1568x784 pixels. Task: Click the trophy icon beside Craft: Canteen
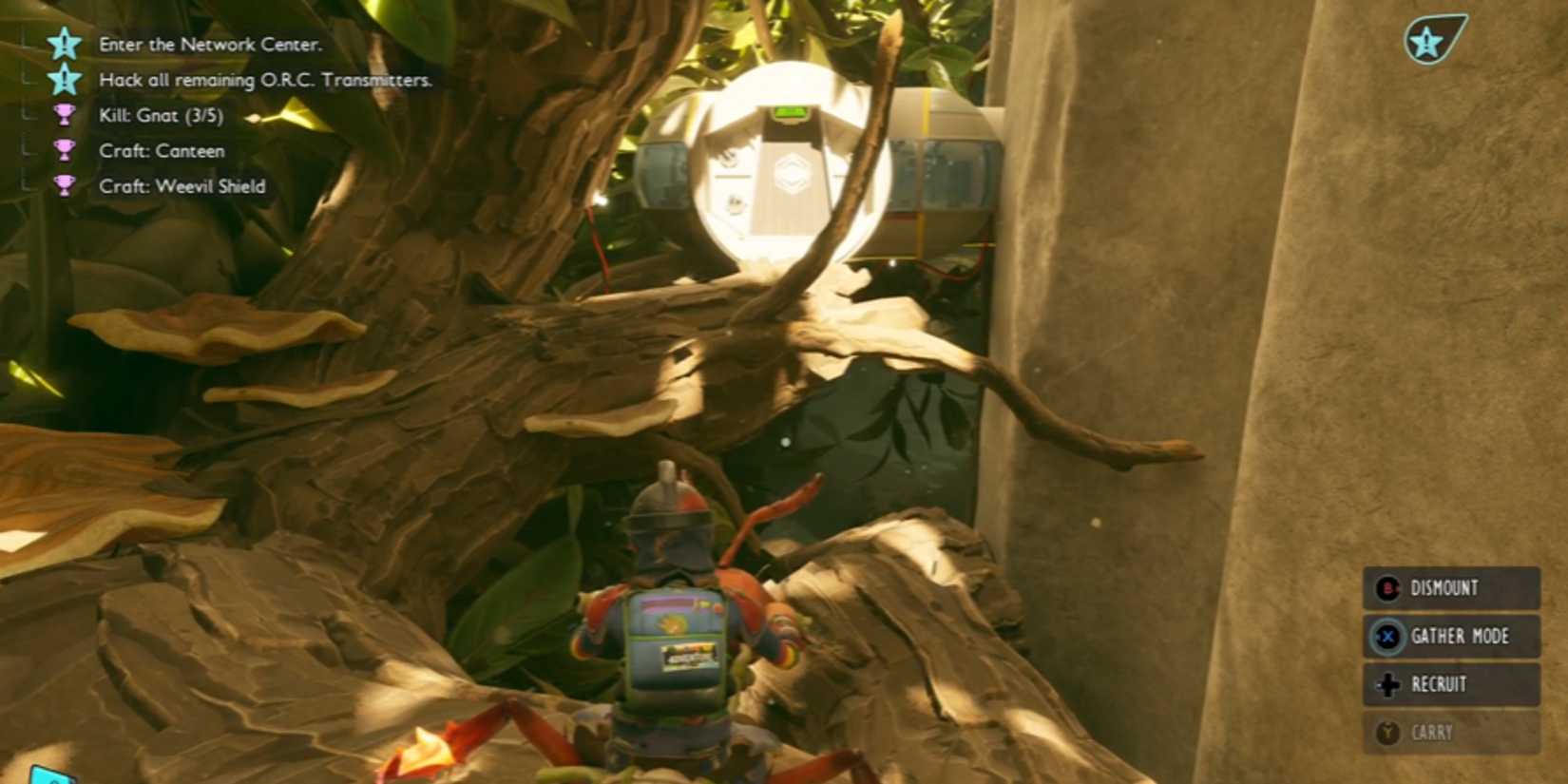click(63, 151)
